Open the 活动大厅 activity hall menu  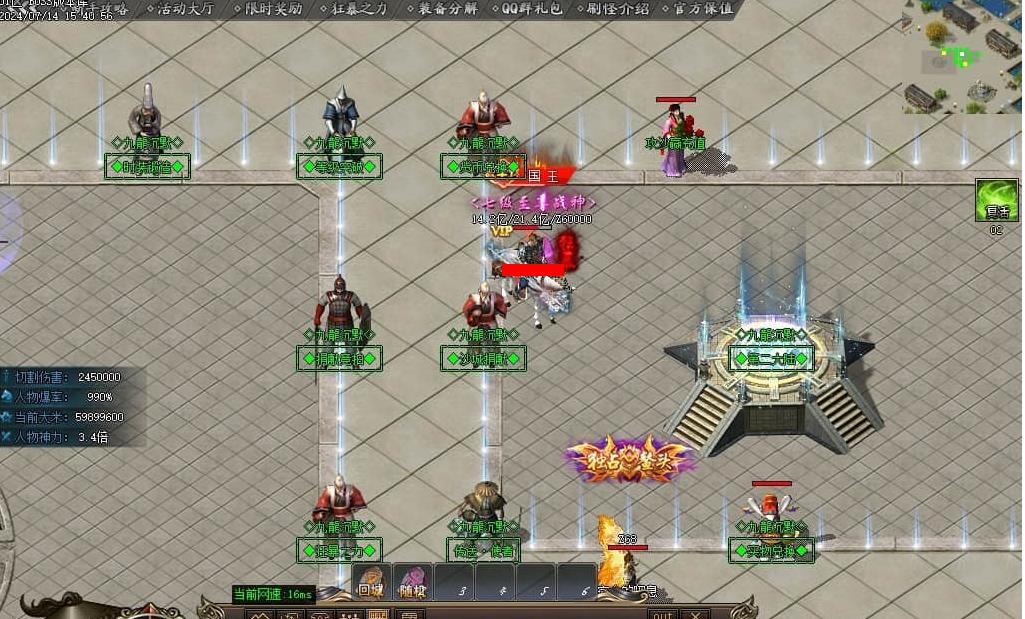[186, 9]
